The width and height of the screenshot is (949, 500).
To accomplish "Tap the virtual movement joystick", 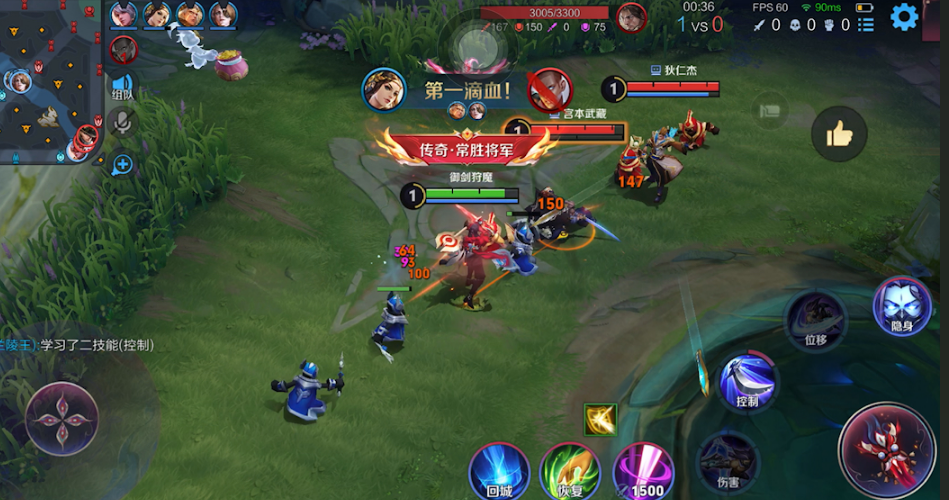I will (x=62, y=418).
